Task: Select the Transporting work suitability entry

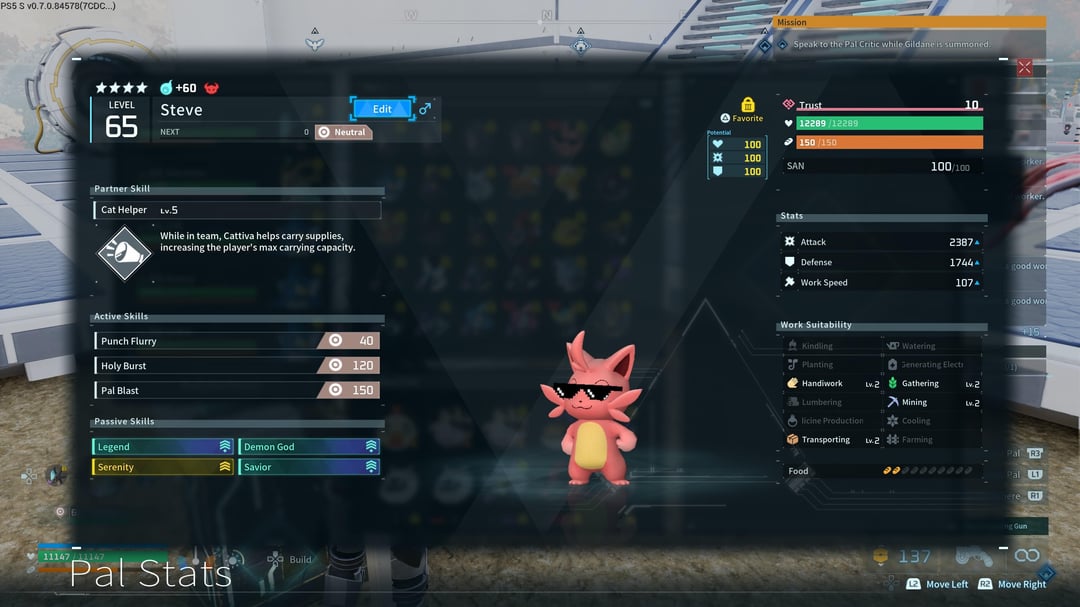Action: 832,440
